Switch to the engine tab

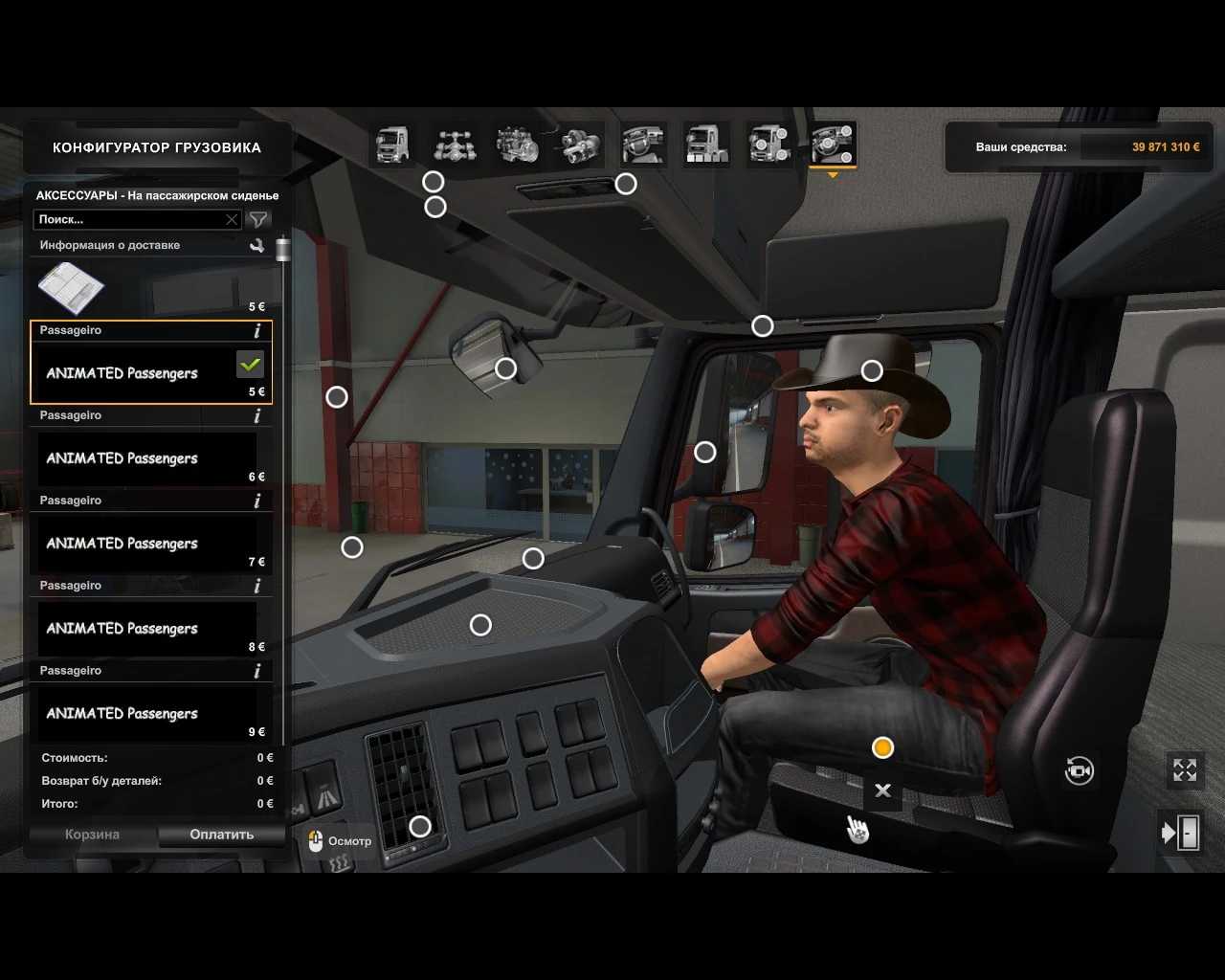click(517, 145)
